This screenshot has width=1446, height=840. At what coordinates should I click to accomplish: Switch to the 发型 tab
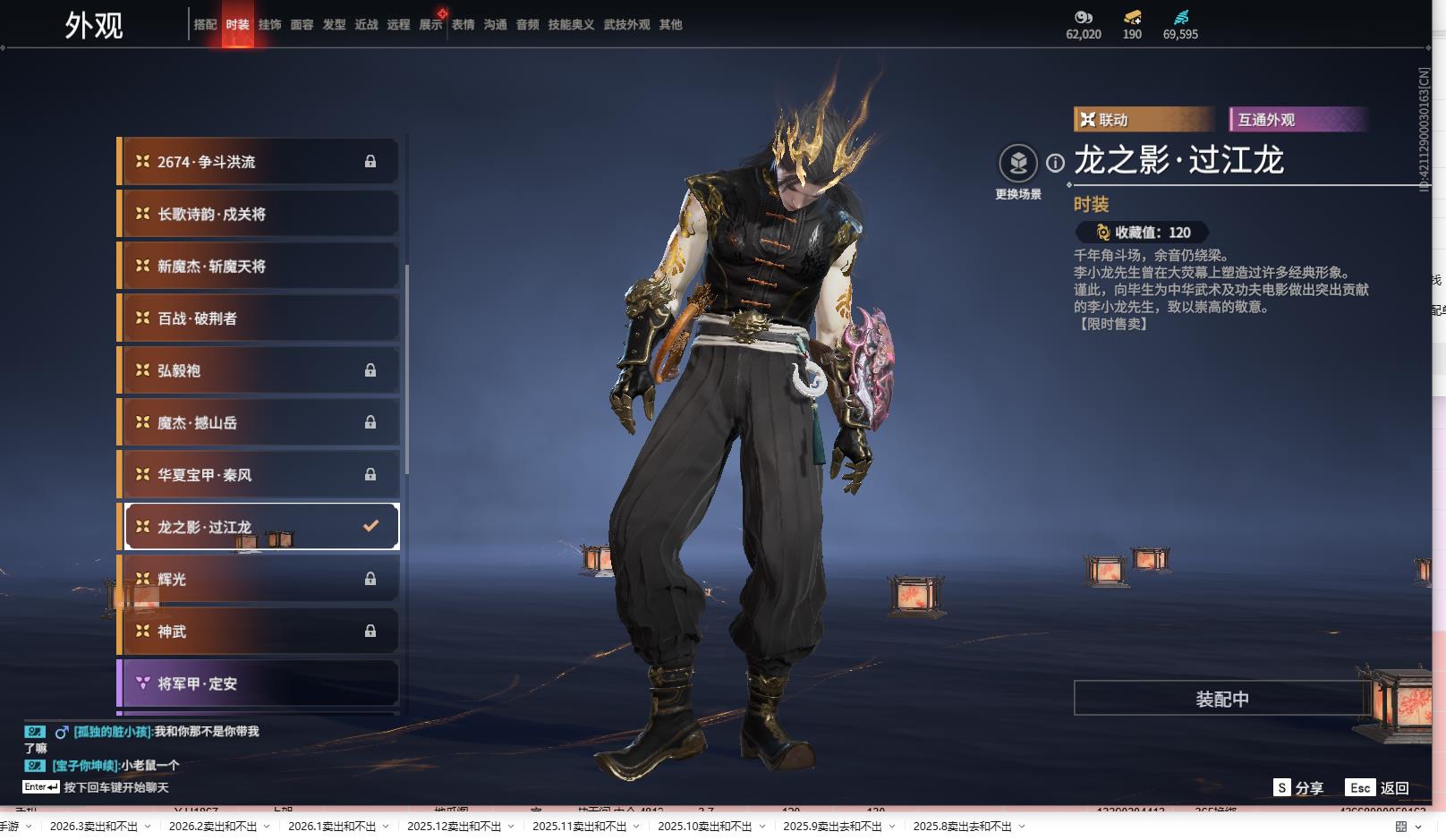tap(334, 25)
